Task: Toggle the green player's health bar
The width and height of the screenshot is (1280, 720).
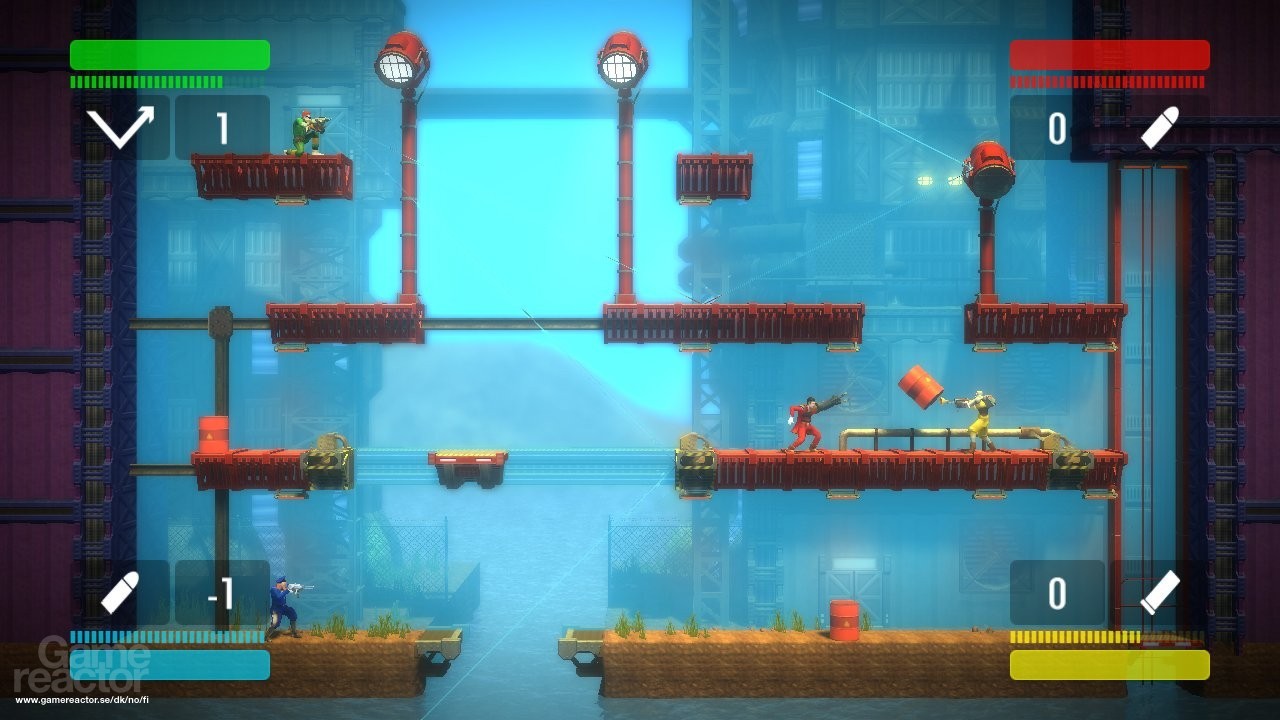Action: [x=168, y=55]
